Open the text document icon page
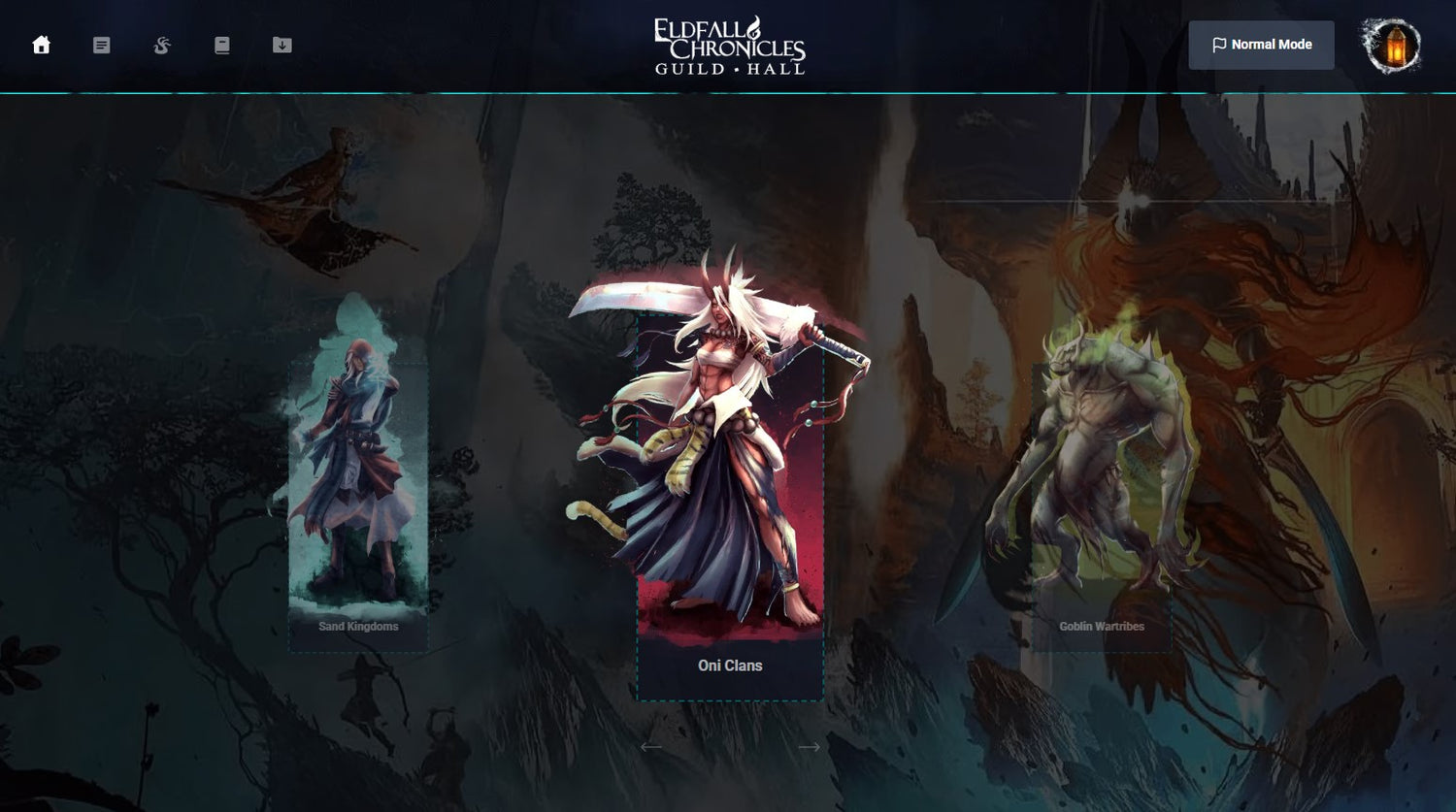 [x=101, y=46]
